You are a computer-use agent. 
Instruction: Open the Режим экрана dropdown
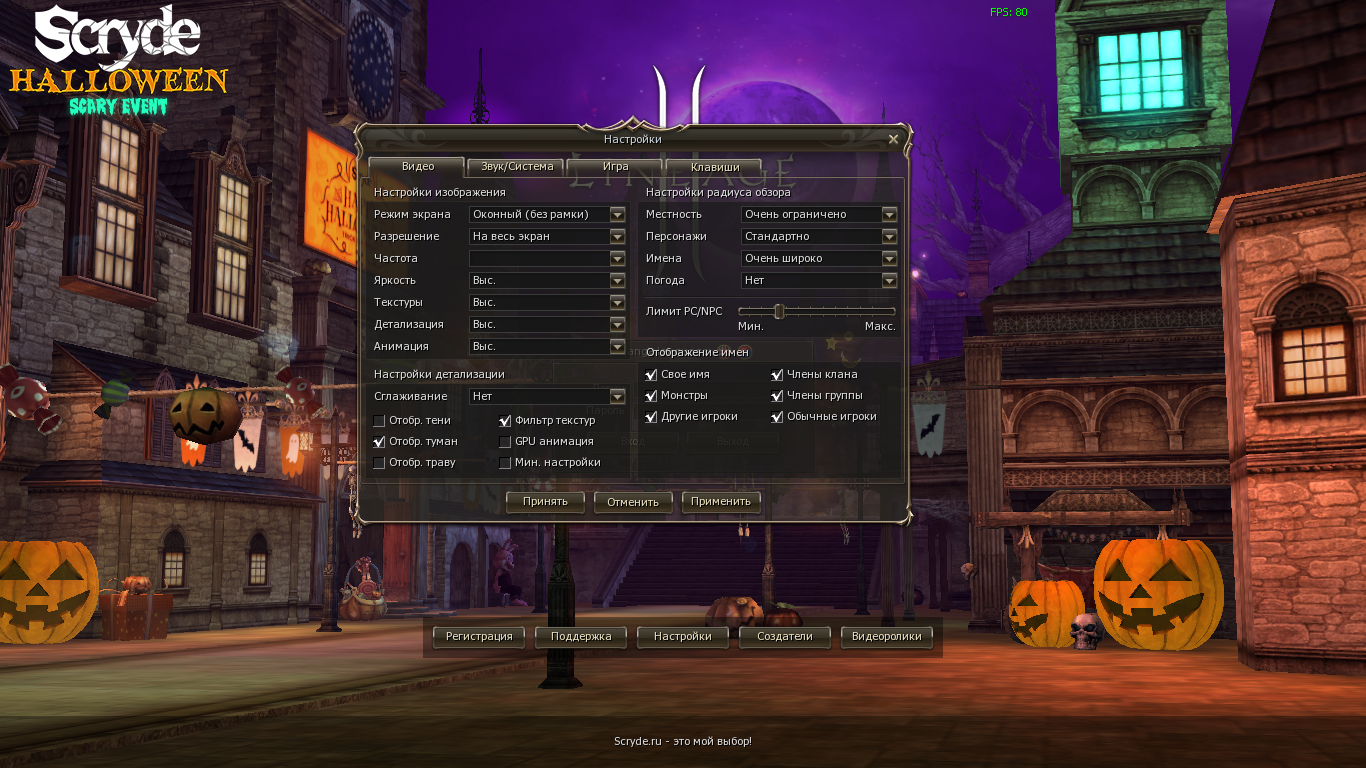pyautogui.click(x=617, y=214)
